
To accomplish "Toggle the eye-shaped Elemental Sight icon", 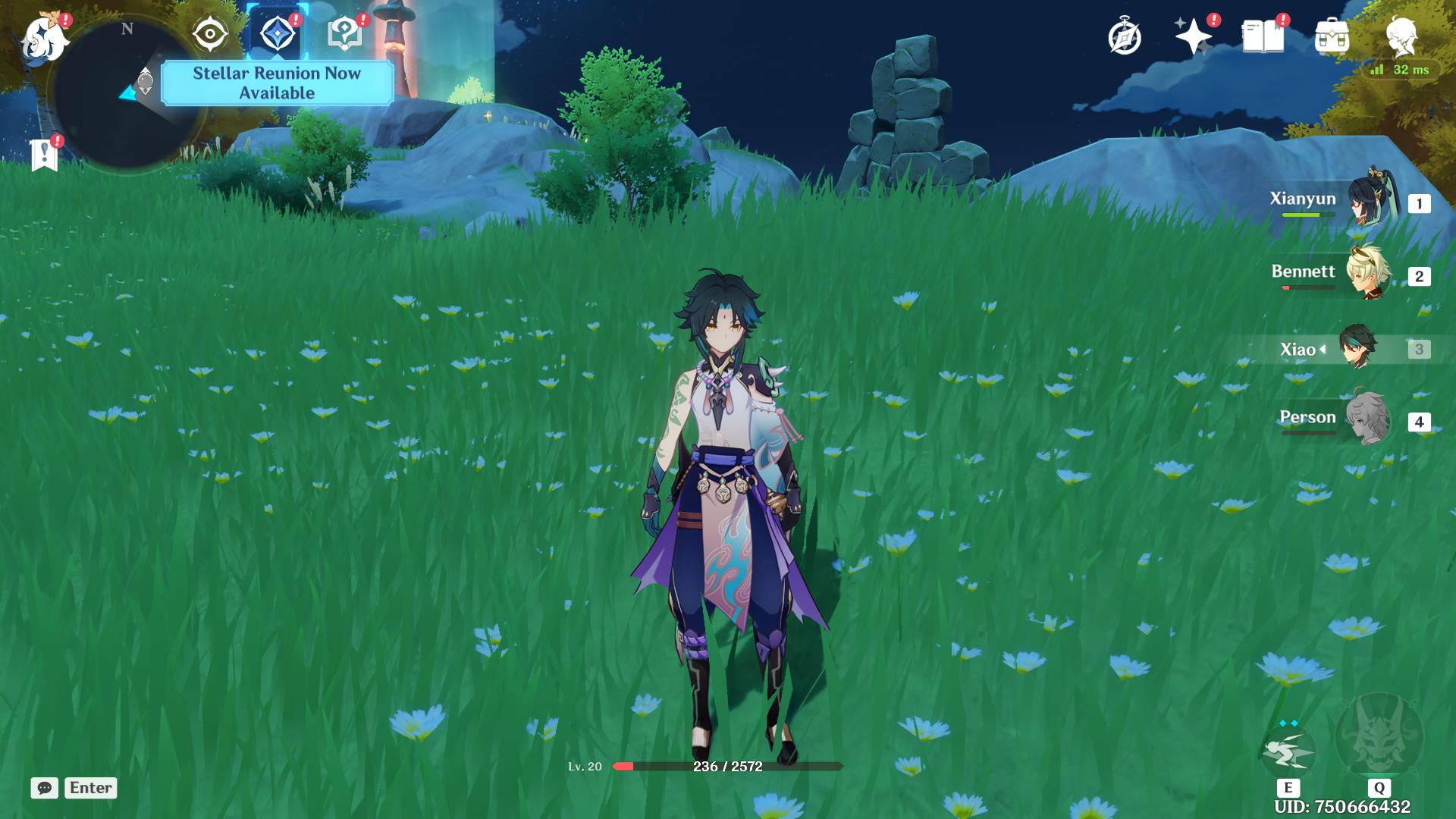I will pyautogui.click(x=209, y=35).
